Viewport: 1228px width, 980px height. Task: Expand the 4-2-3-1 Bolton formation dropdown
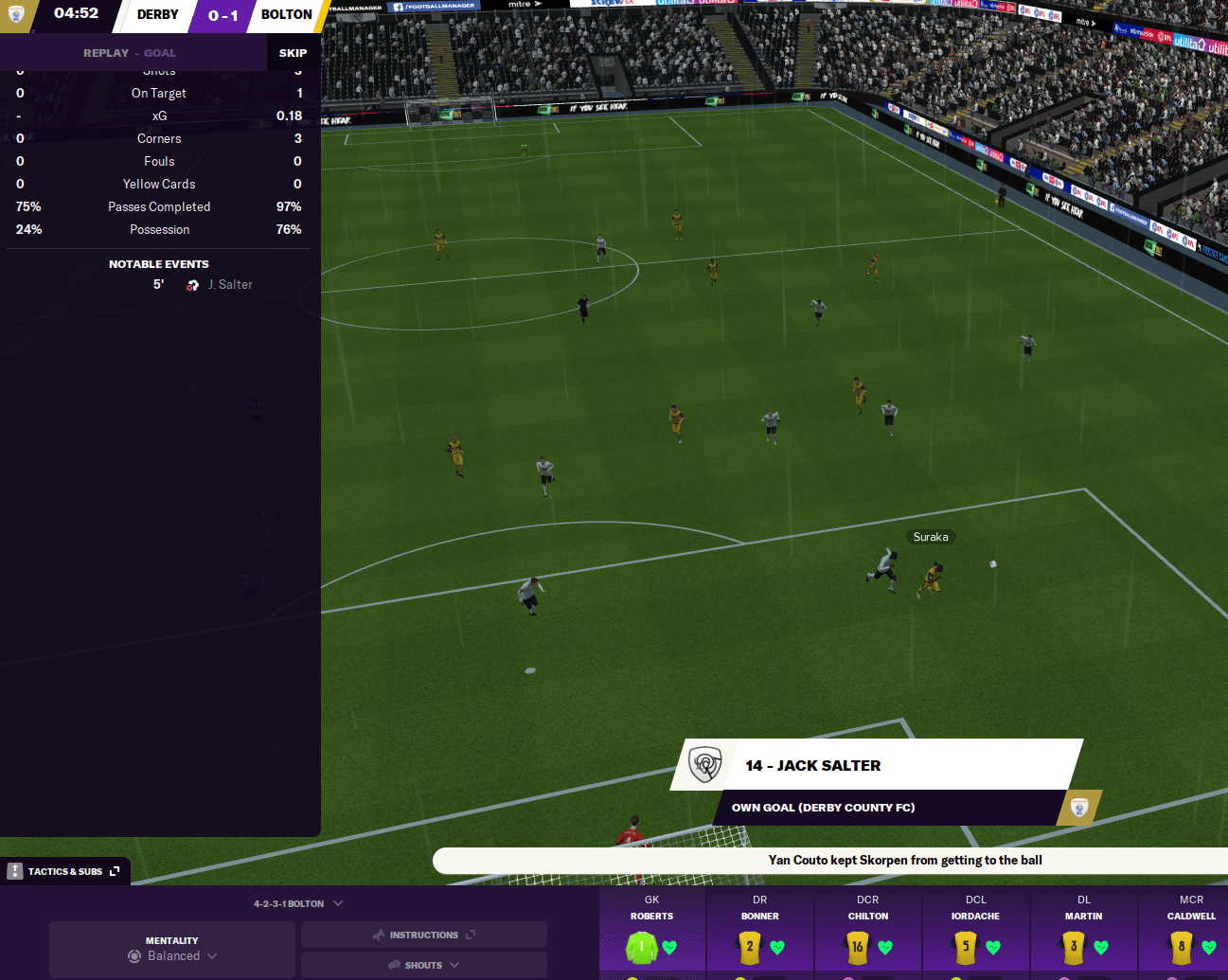297,903
